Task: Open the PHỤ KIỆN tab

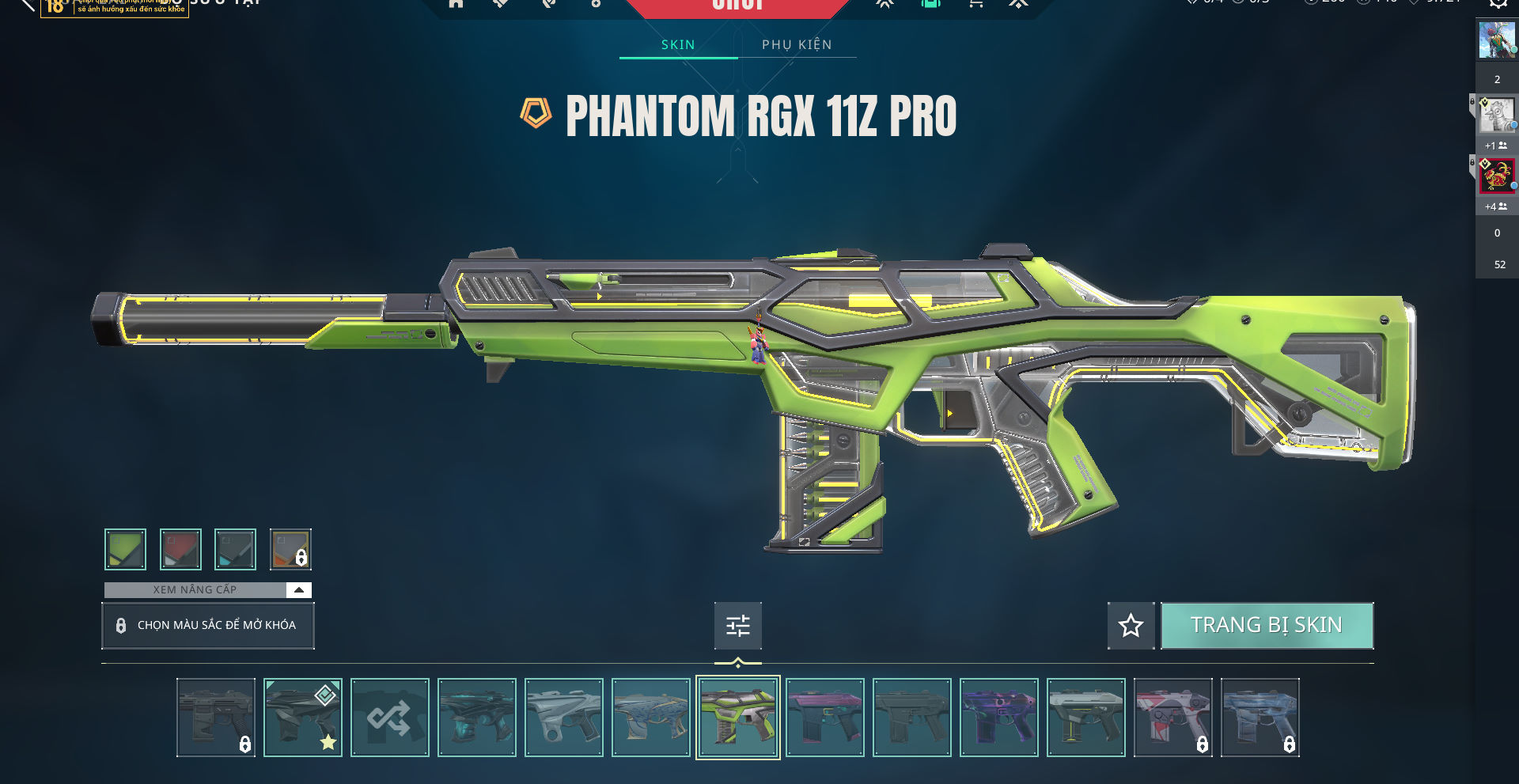Action: [x=797, y=44]
